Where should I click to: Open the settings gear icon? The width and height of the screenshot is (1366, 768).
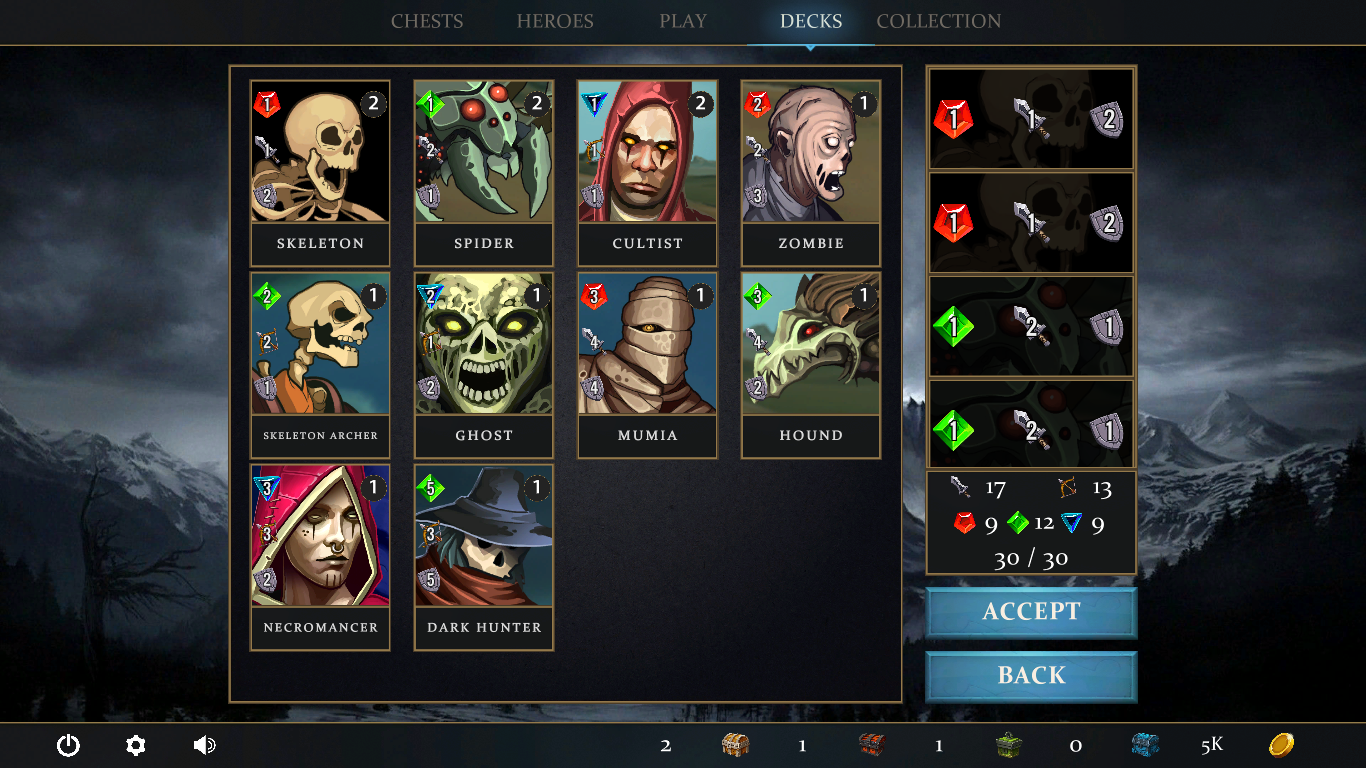135,745
